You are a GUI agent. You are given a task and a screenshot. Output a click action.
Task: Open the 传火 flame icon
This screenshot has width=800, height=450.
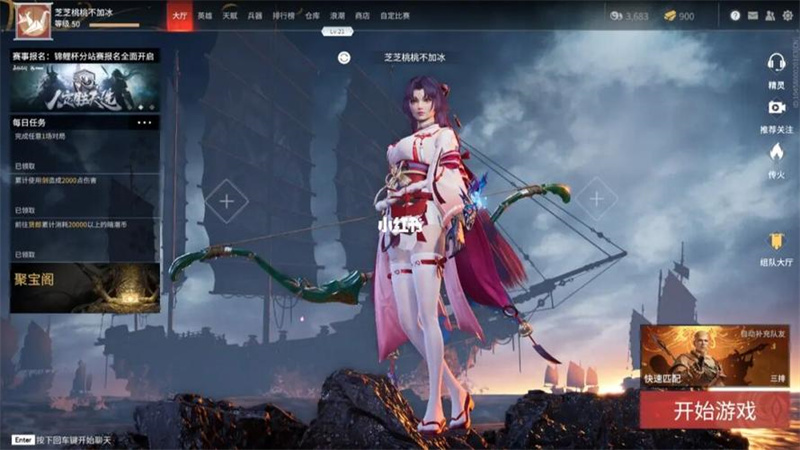776,152
